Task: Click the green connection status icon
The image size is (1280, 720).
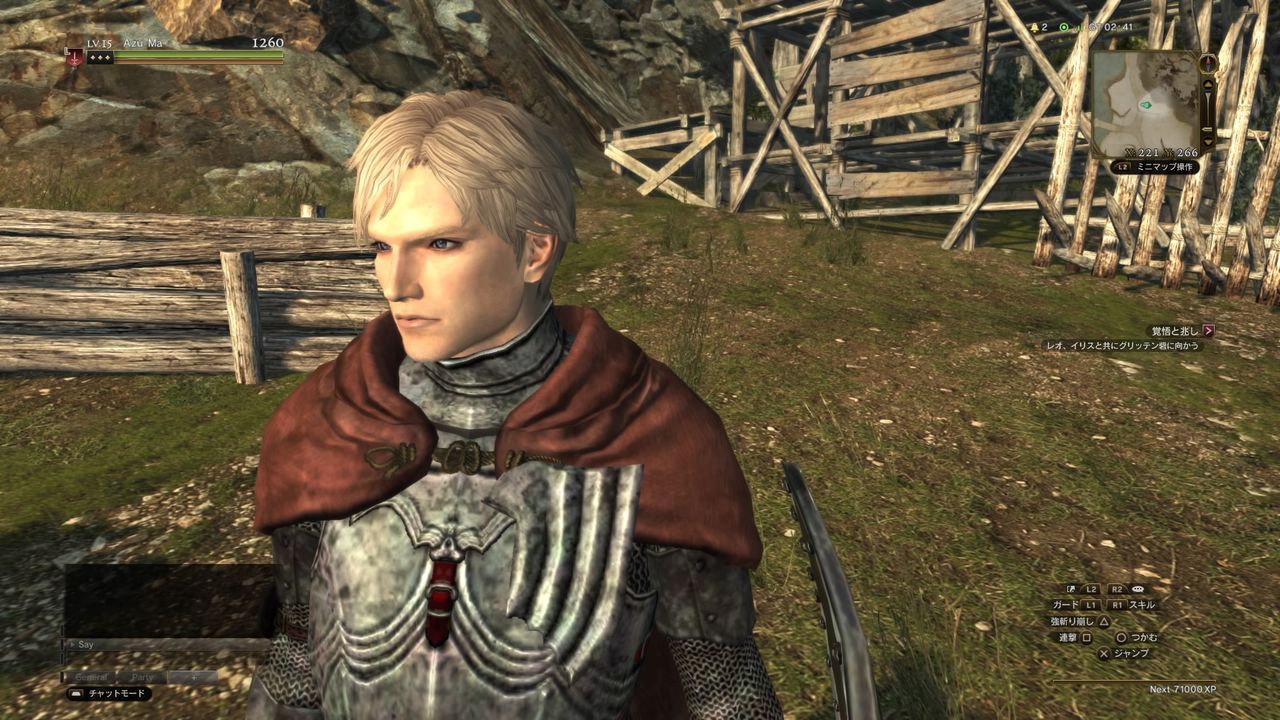Action: point(1063,27)
